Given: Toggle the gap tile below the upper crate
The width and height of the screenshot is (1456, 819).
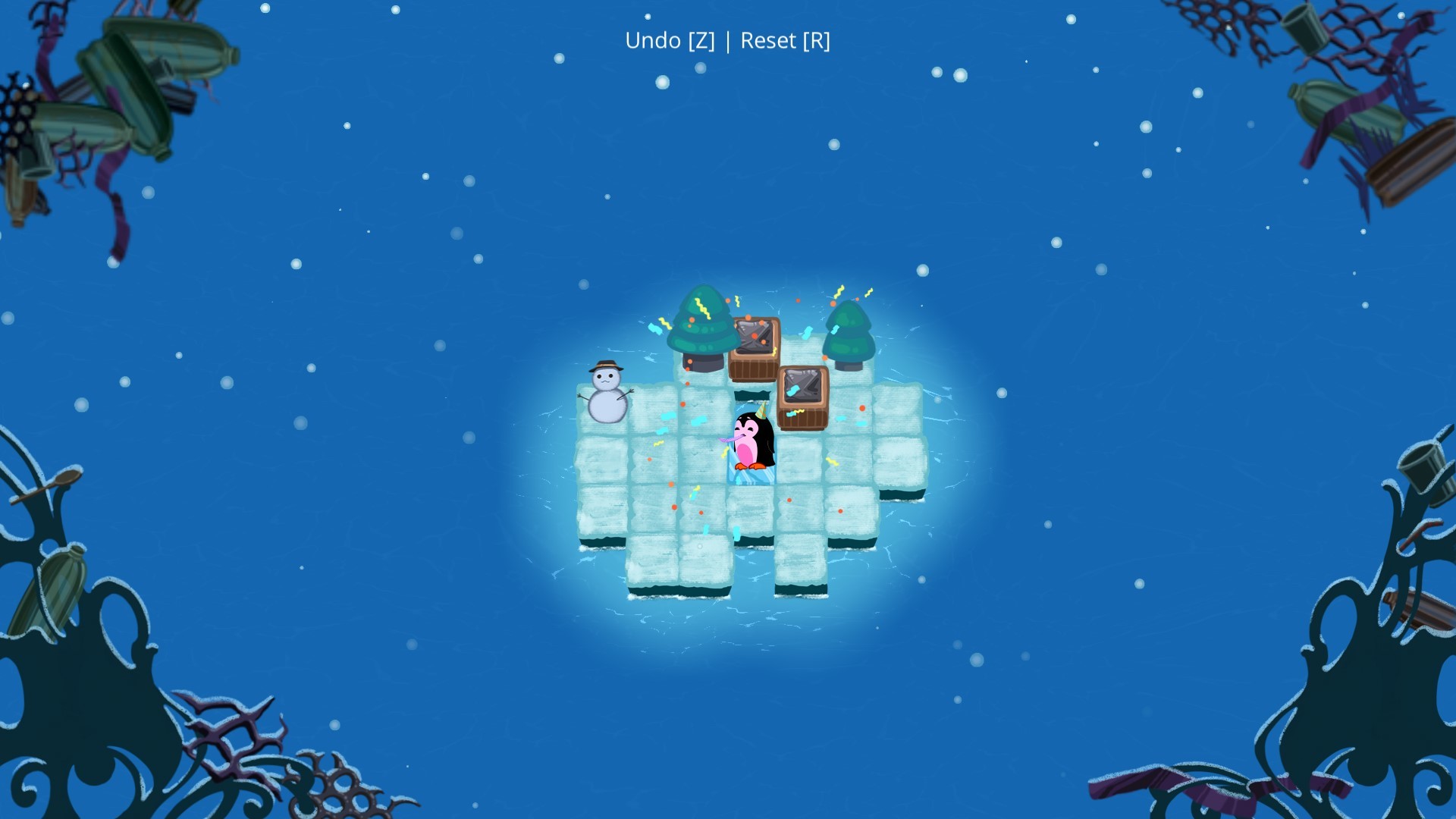Looking at the screenshot, I should (752, 396).
